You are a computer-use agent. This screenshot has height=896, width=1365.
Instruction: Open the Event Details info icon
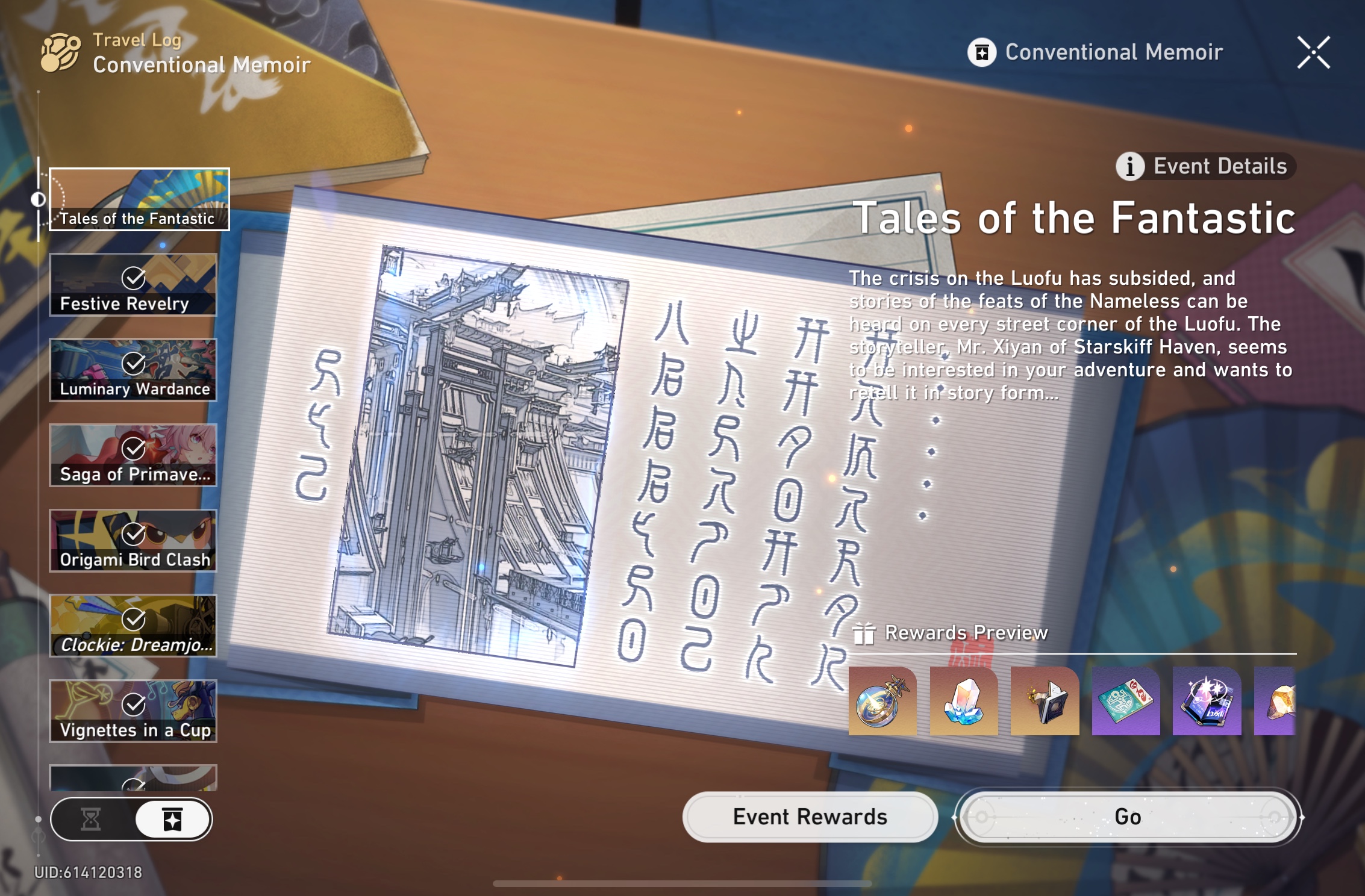[1130, 167]
